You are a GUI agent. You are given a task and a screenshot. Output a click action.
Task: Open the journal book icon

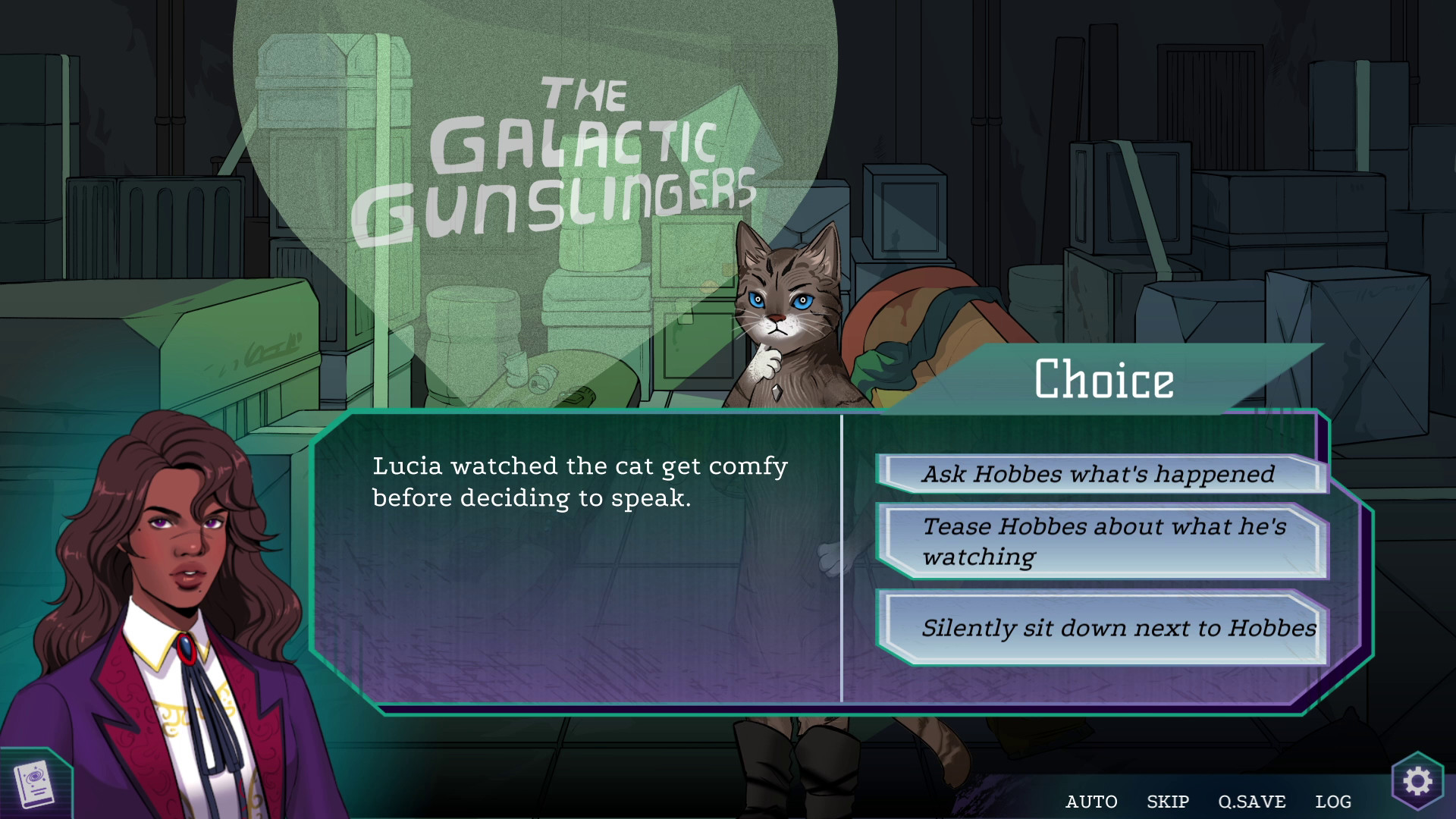pyautogui.click(x=34, y=785)
